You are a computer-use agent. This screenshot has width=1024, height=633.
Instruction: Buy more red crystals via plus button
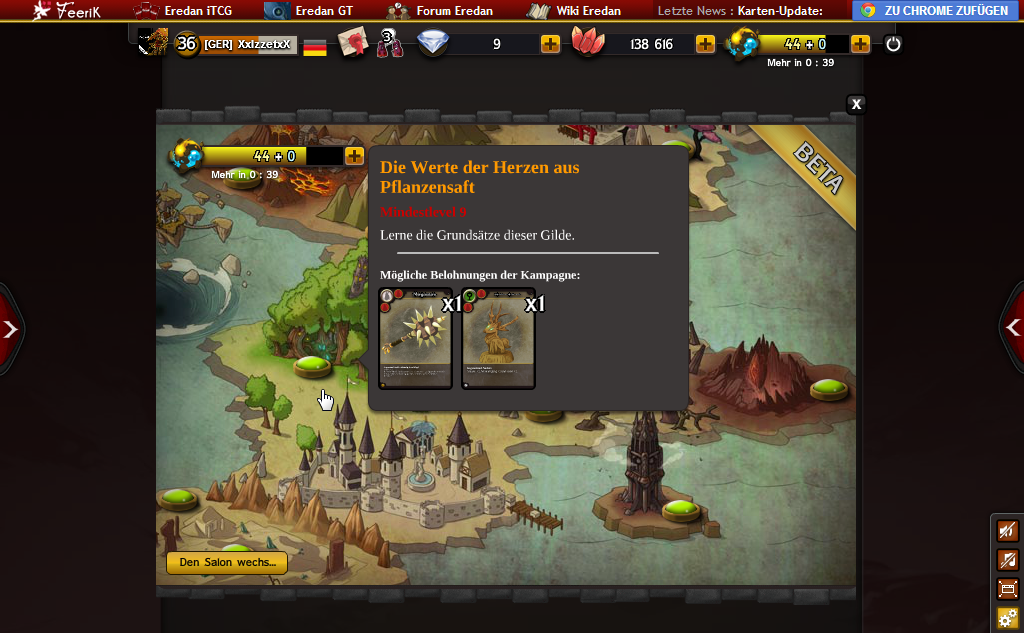tap(705, 44)
